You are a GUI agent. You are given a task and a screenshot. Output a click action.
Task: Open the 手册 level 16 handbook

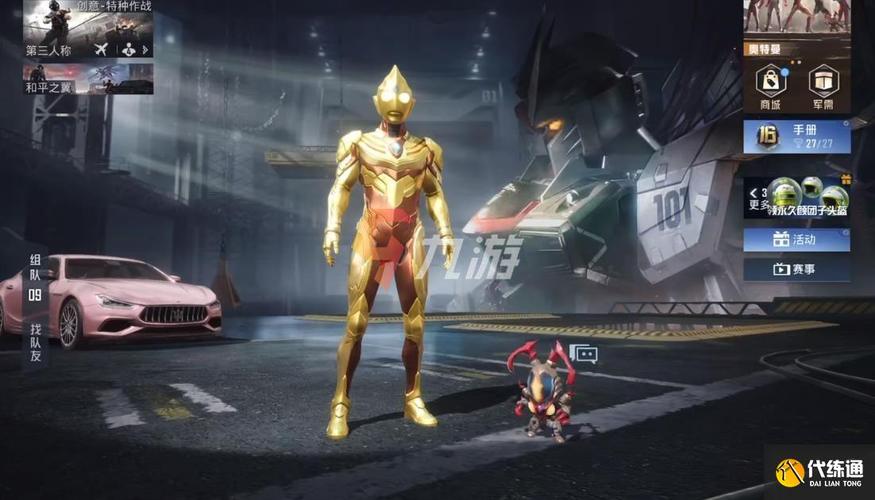tap(797, 136)
